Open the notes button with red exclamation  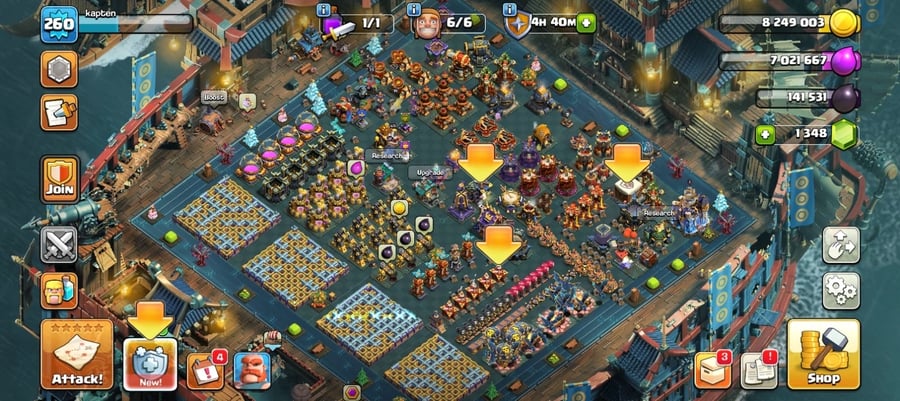(759, 371)
